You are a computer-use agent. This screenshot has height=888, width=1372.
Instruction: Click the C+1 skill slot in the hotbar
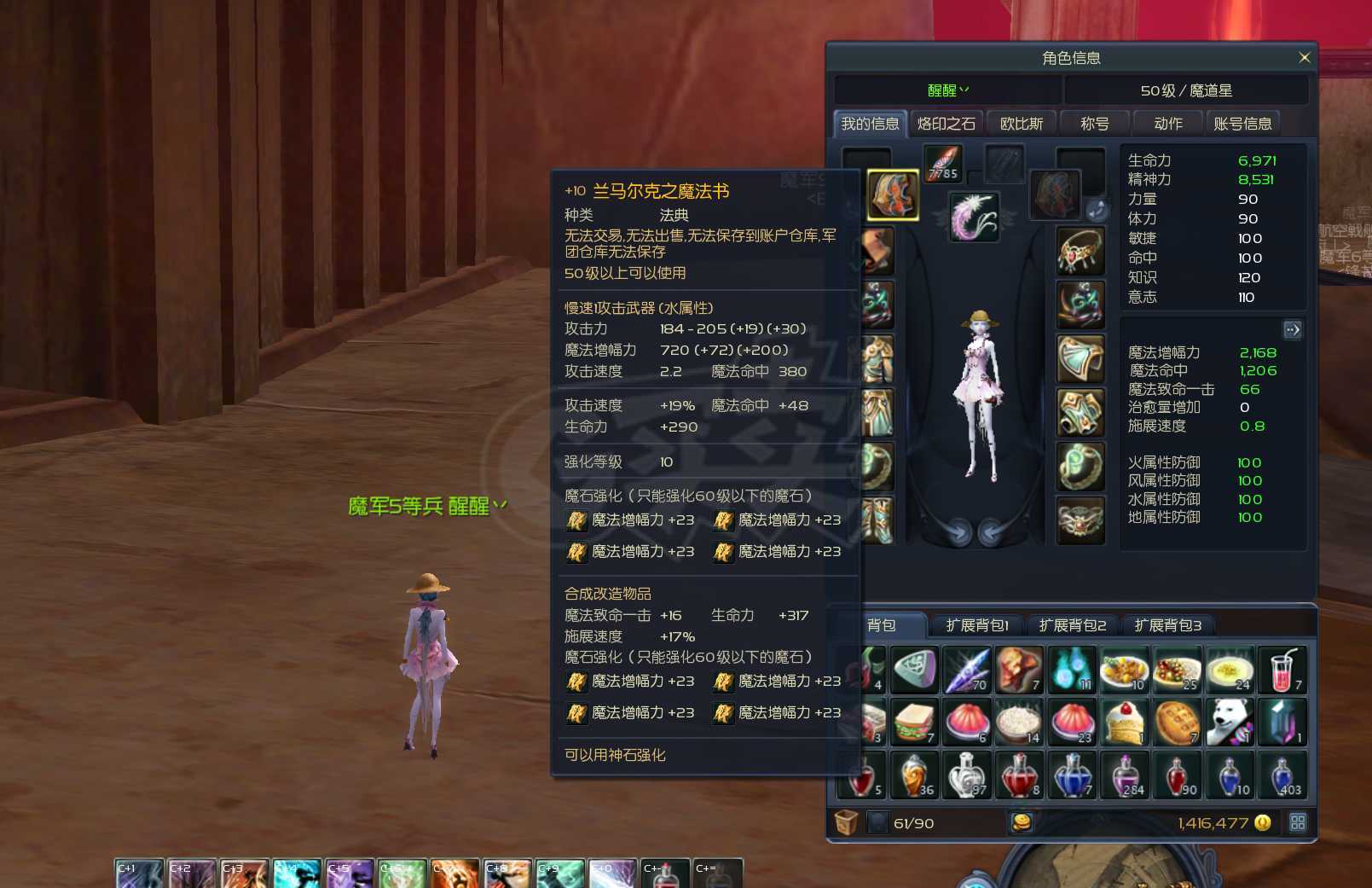139,872
